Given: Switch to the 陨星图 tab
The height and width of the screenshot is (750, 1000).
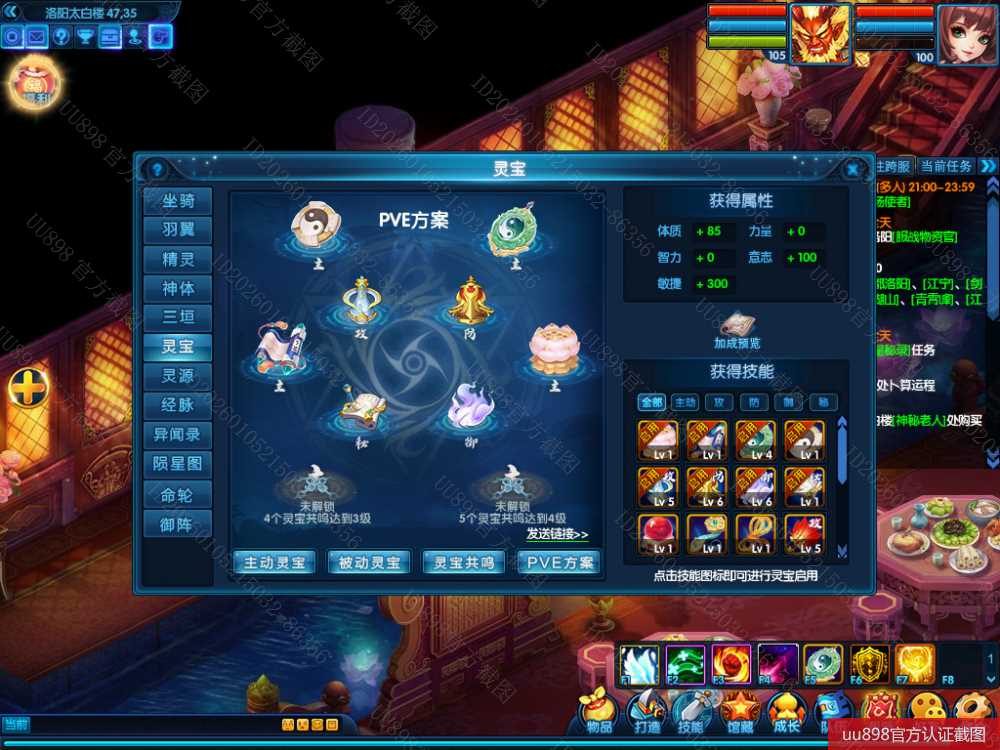Looking at the screenshot, I should [178, 464].
